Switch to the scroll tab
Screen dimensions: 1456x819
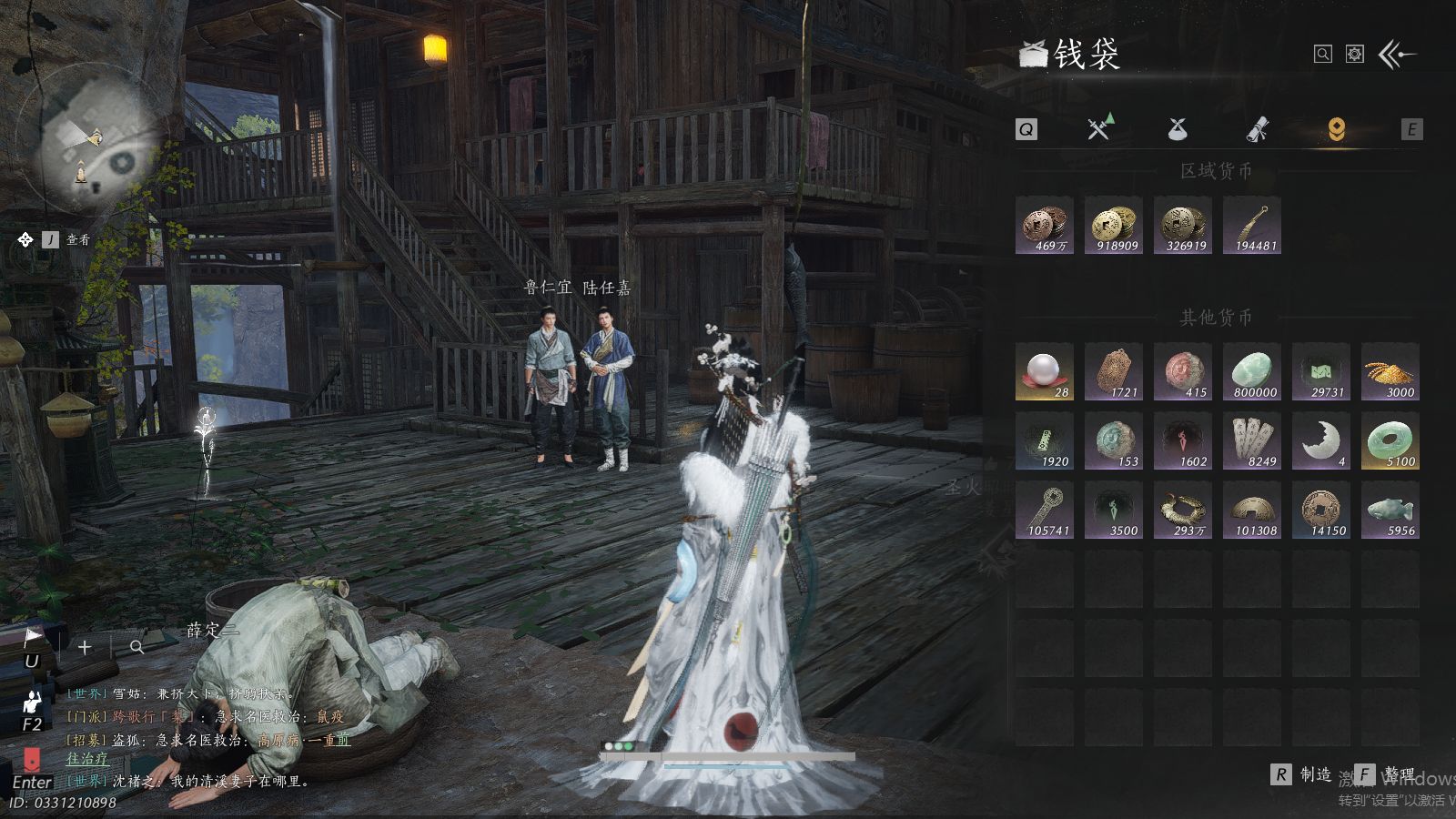click(x=1257, y=129)
